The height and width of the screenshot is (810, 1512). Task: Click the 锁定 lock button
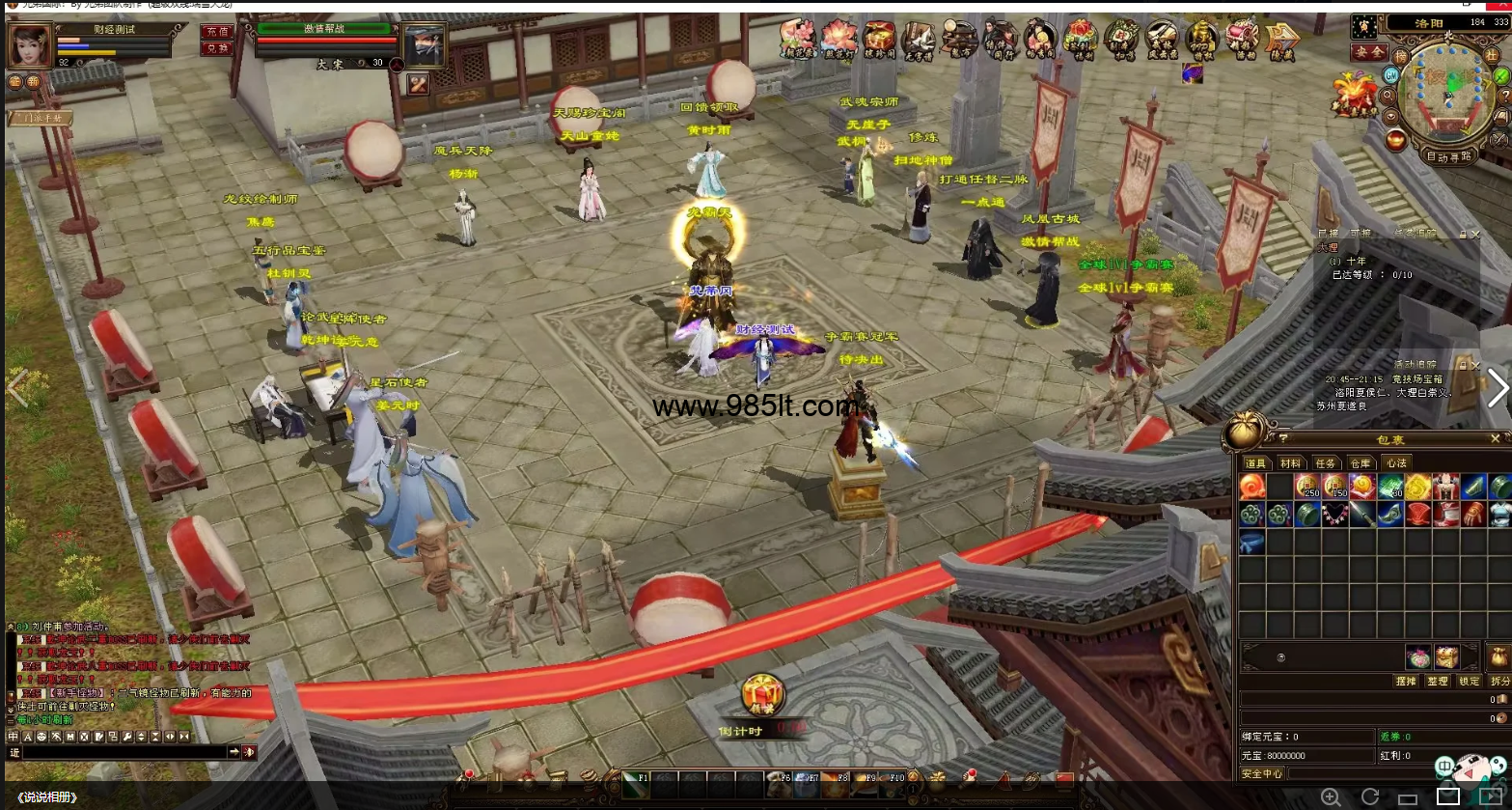click(1469, 681)
